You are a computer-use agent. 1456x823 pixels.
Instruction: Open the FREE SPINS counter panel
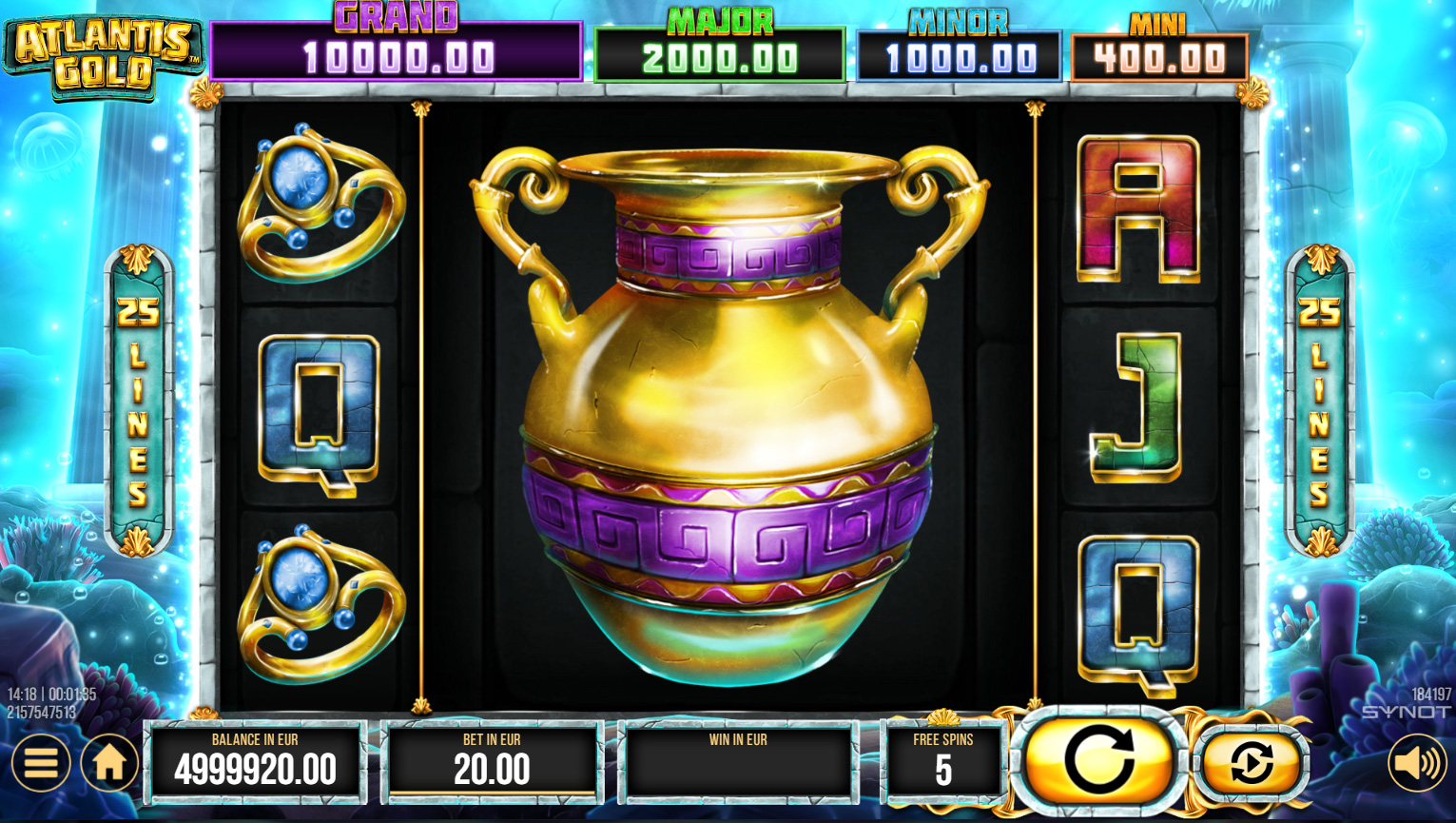943,761
